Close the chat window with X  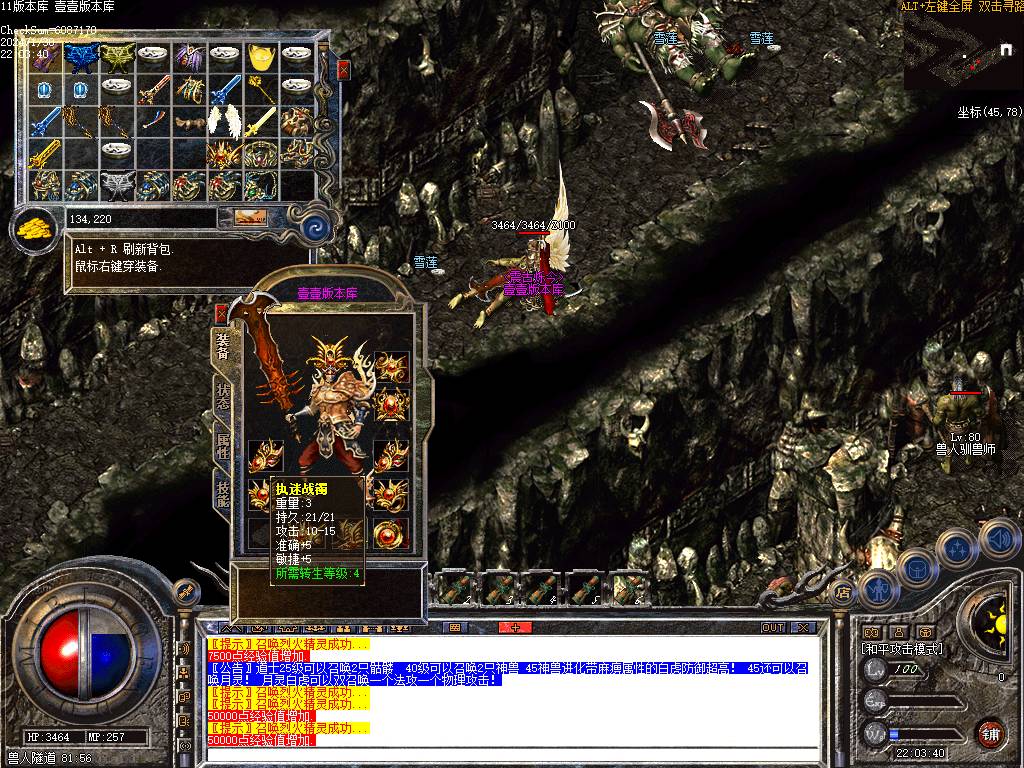pos(803,628)
